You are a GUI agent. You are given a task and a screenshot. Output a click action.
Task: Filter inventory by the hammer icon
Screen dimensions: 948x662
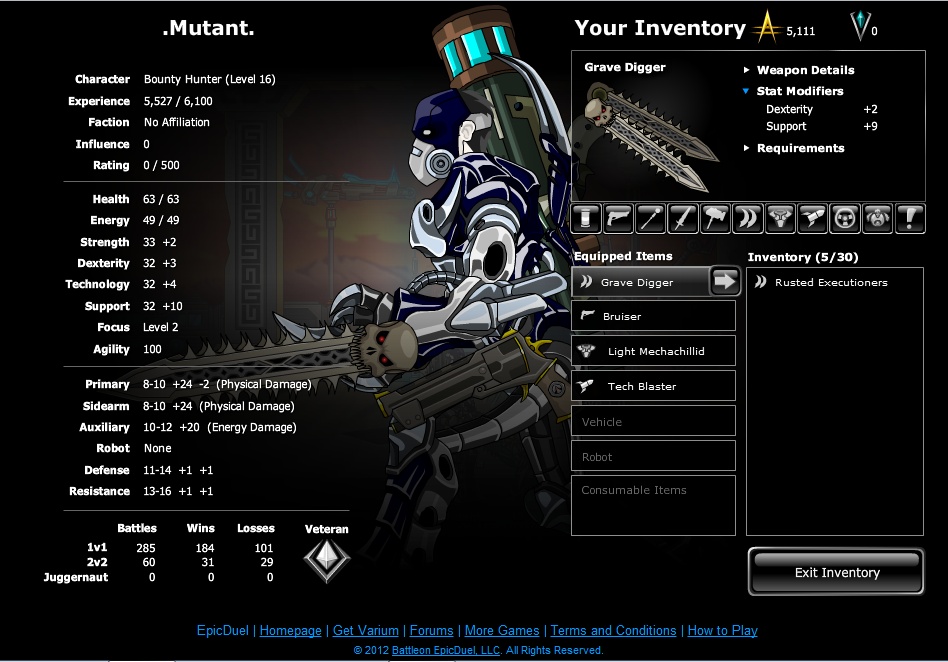[715, 218]
